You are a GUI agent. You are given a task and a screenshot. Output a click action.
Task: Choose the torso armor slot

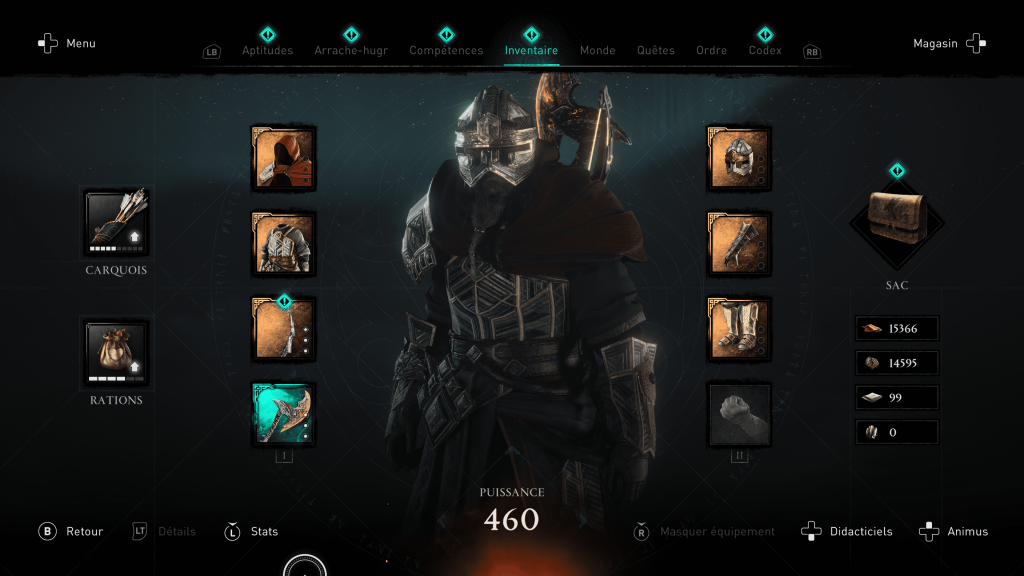click(284, 244)
